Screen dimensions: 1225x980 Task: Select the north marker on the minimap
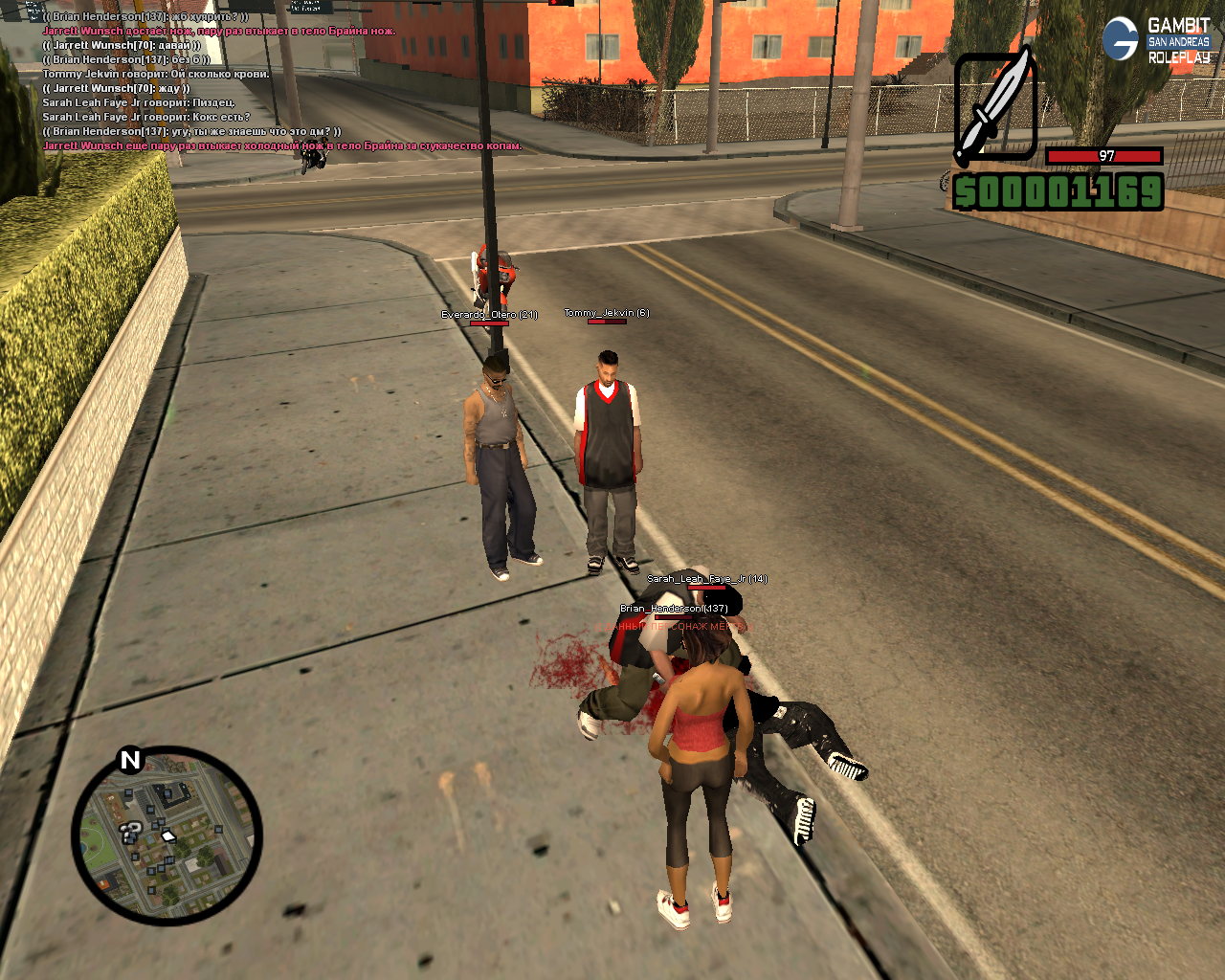click(x=130, y=760)
